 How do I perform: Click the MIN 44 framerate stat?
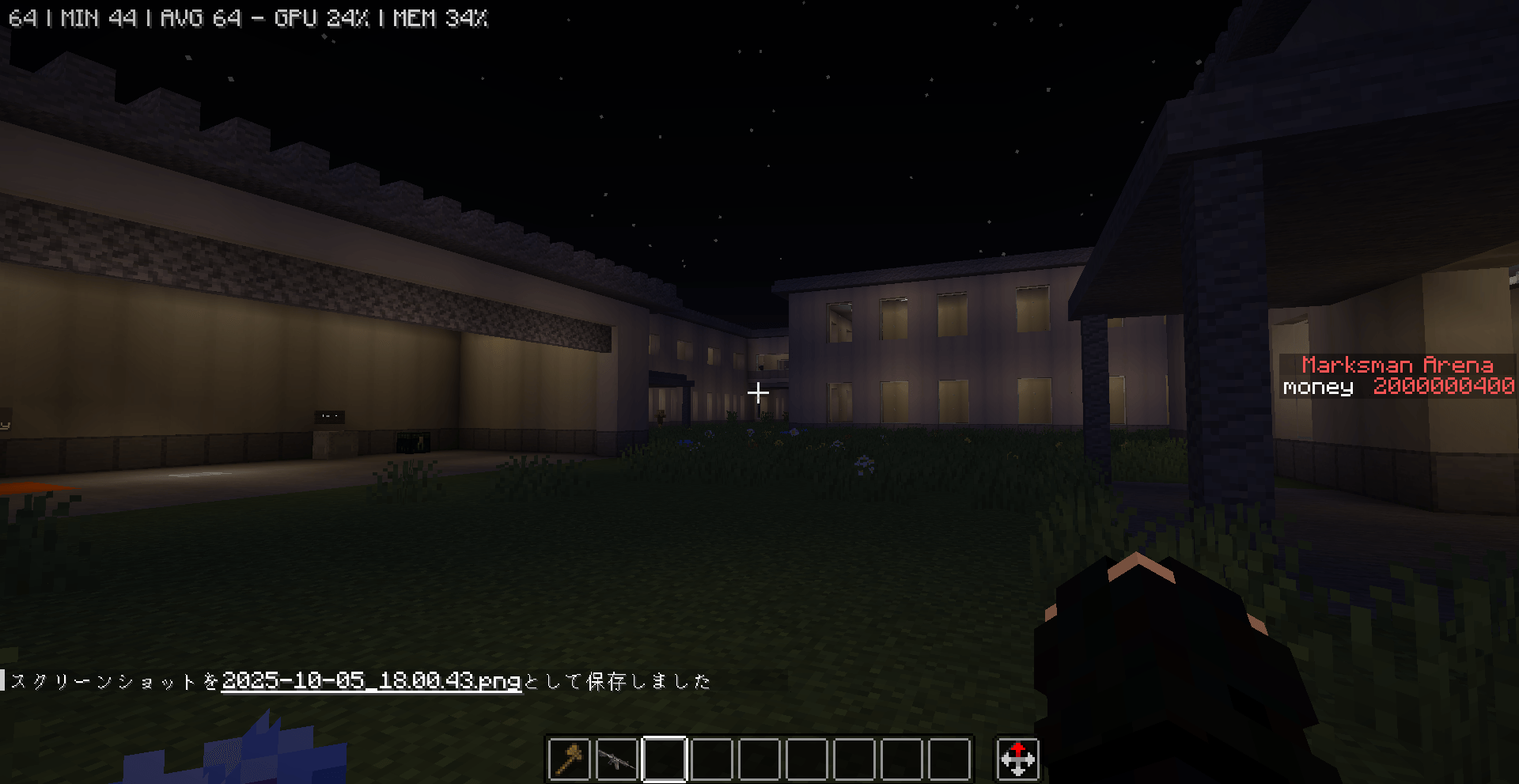pyautogui.click(x=100, y=17)
